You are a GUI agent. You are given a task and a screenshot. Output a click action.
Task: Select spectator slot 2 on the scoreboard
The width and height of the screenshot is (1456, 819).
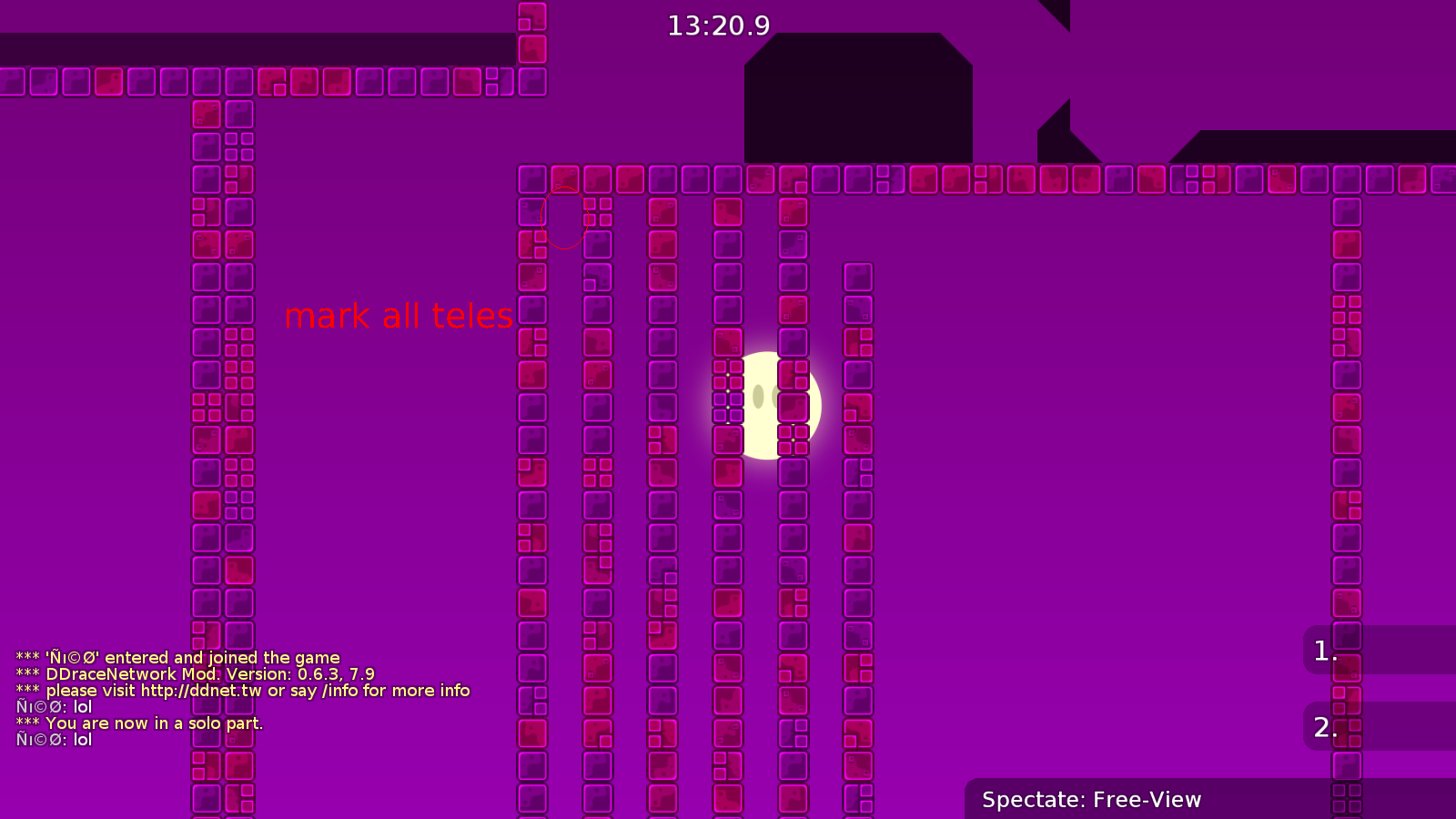(1322, 728)
